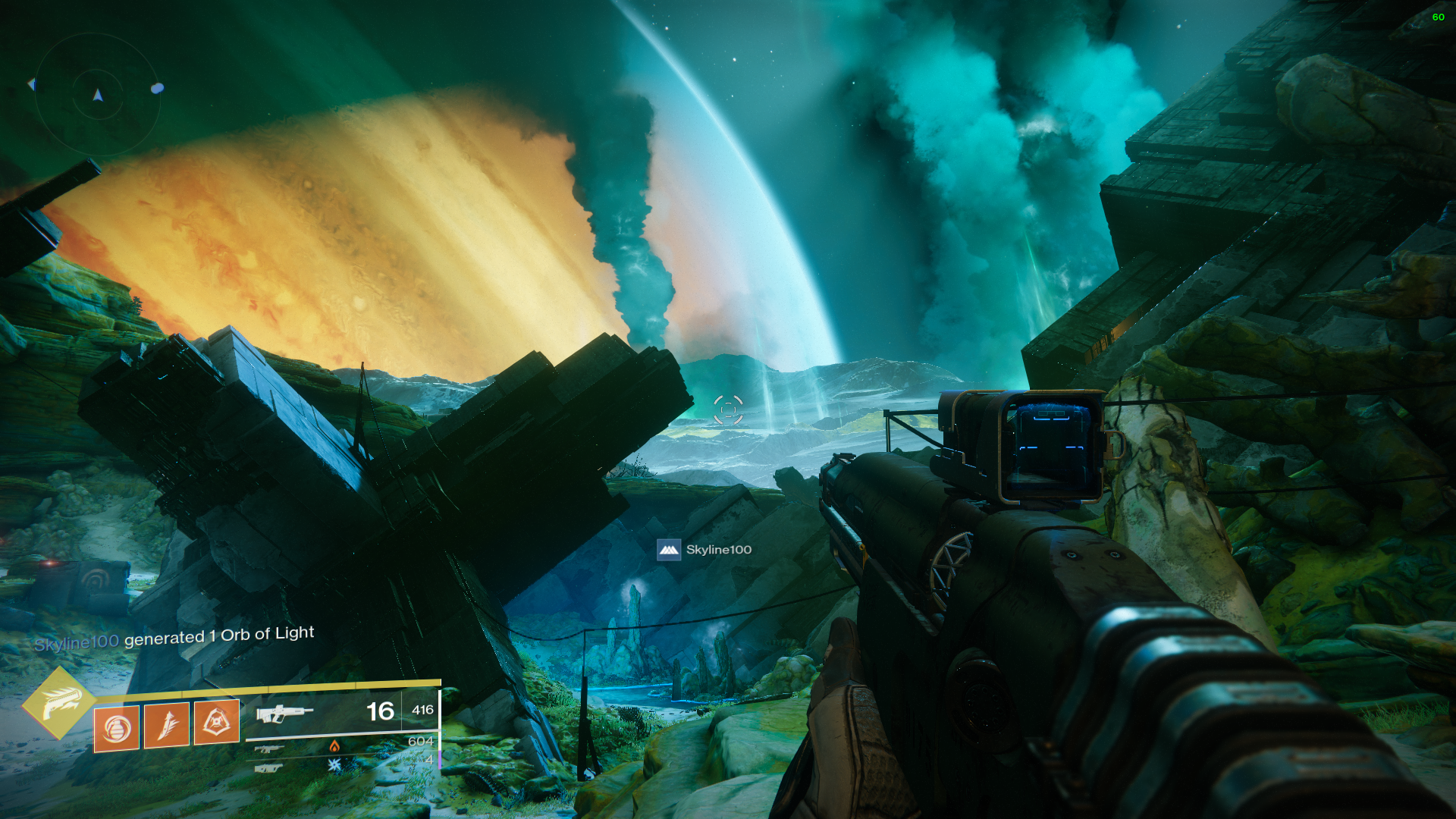Swap to the heavy weapon slot
Viewport: 1456px width, 819px height.
pos(268,768)
